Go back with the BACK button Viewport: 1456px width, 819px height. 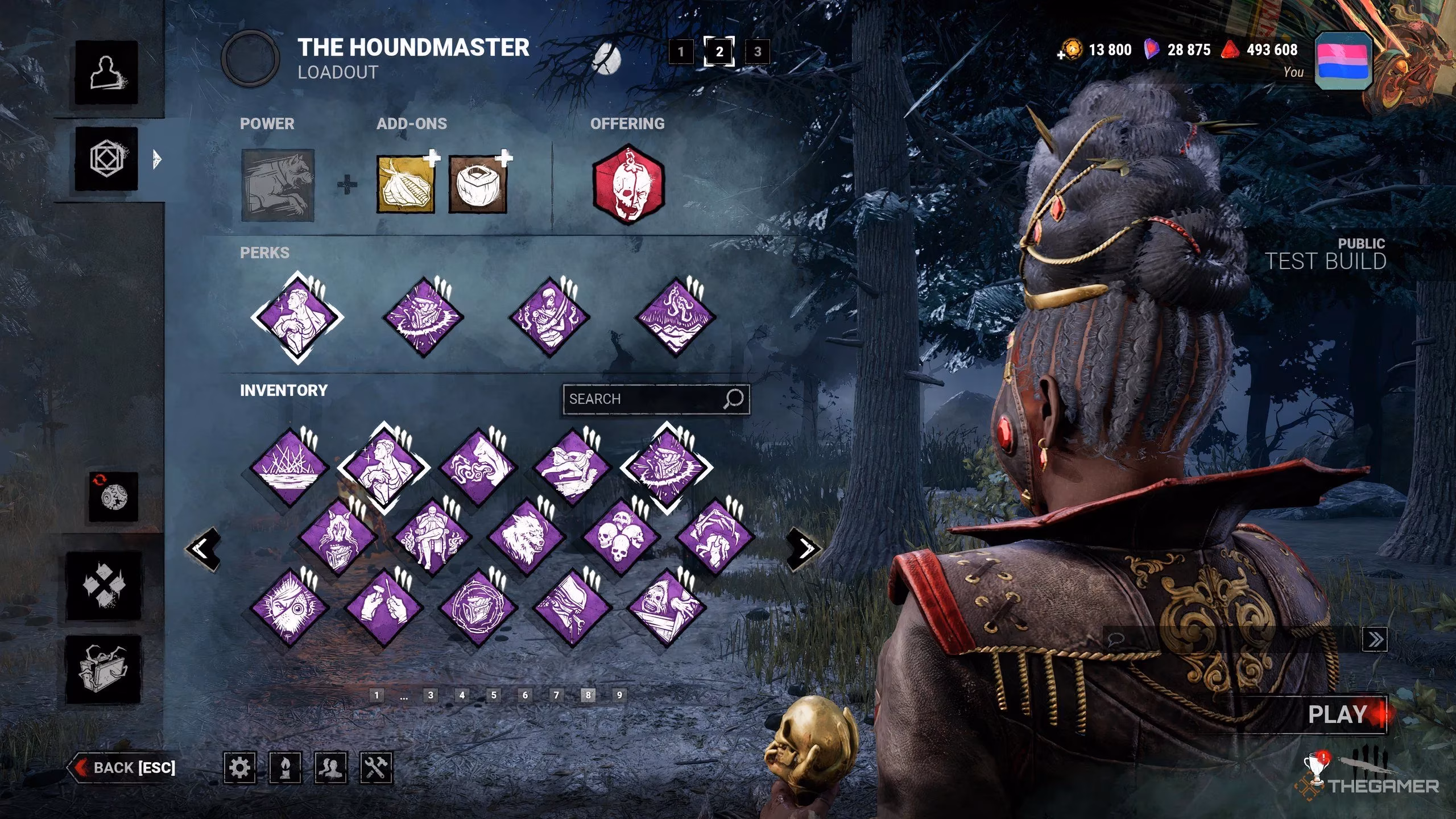[x=124, y=768]
